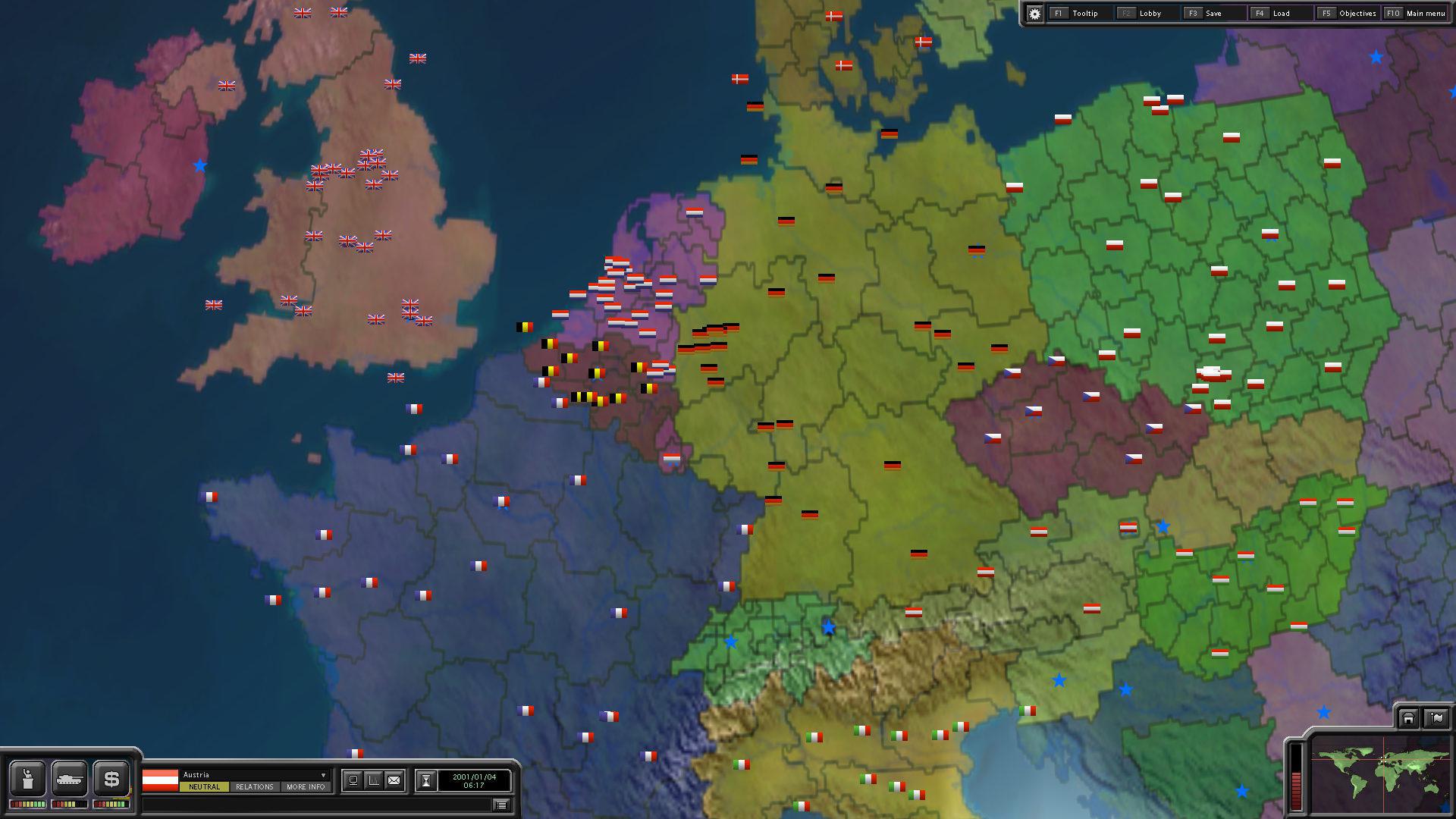Open the mail envelope button
Image resolution: width=1456 pixels, height=819 pixels.
tap(394, 780)
